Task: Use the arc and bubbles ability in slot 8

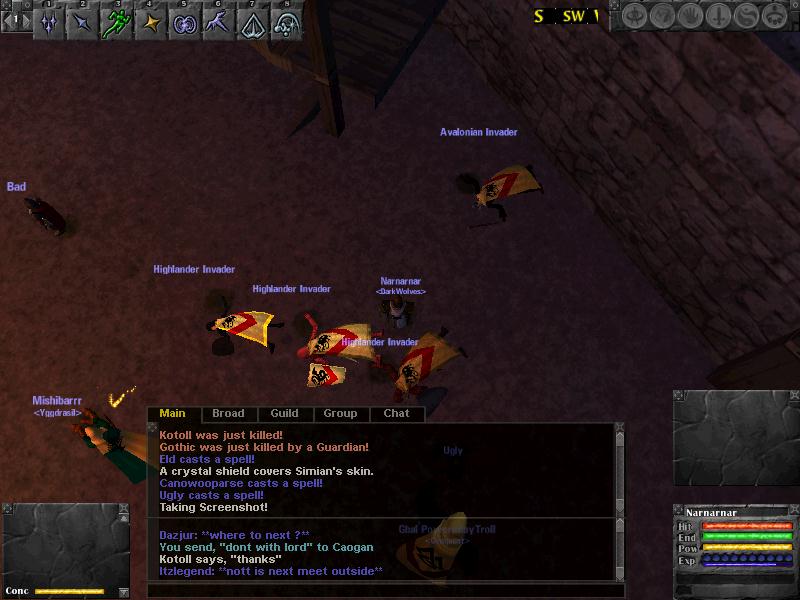Action: coord(287,23)
